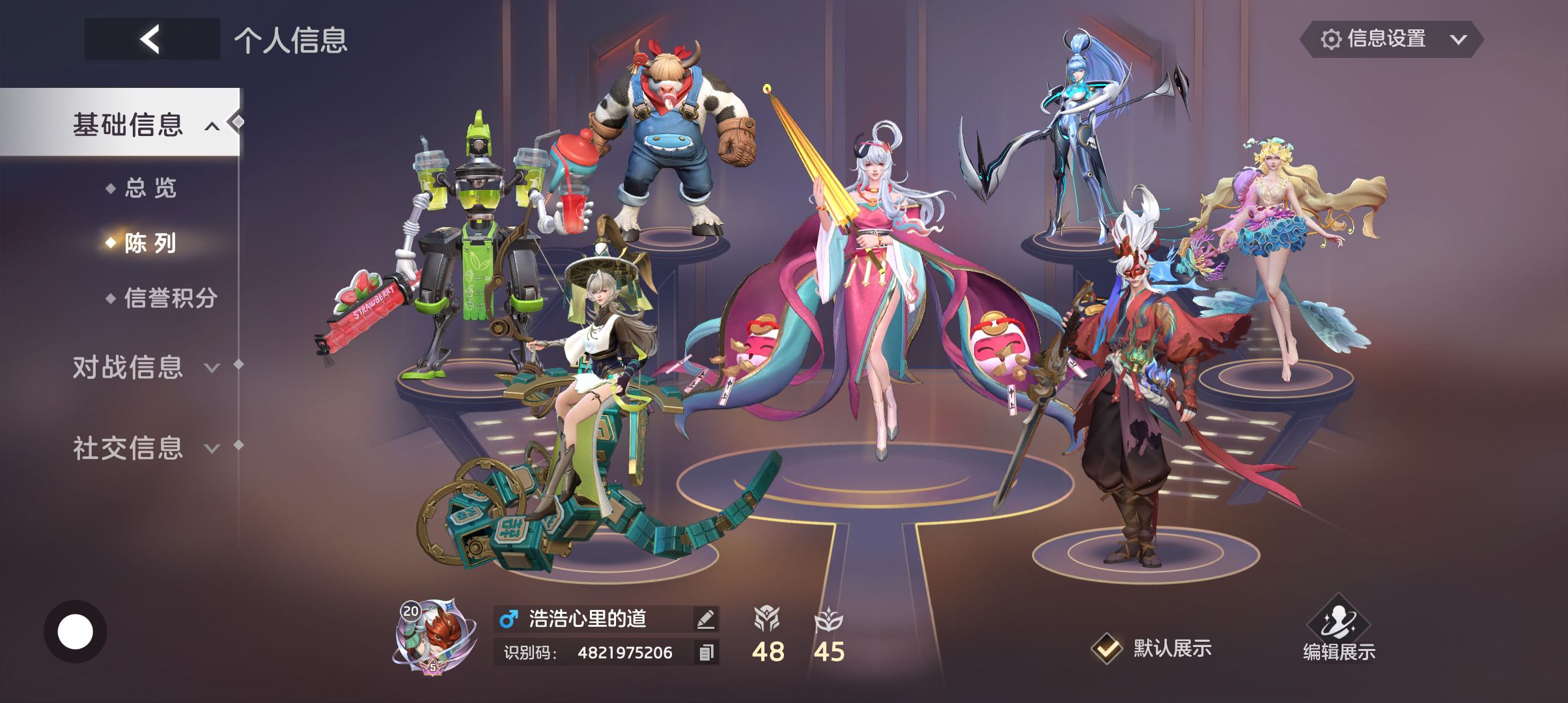This screenshot has height=703, width=1568.
Task: Expand the 对战信息 section
Action: coord(145,367)
